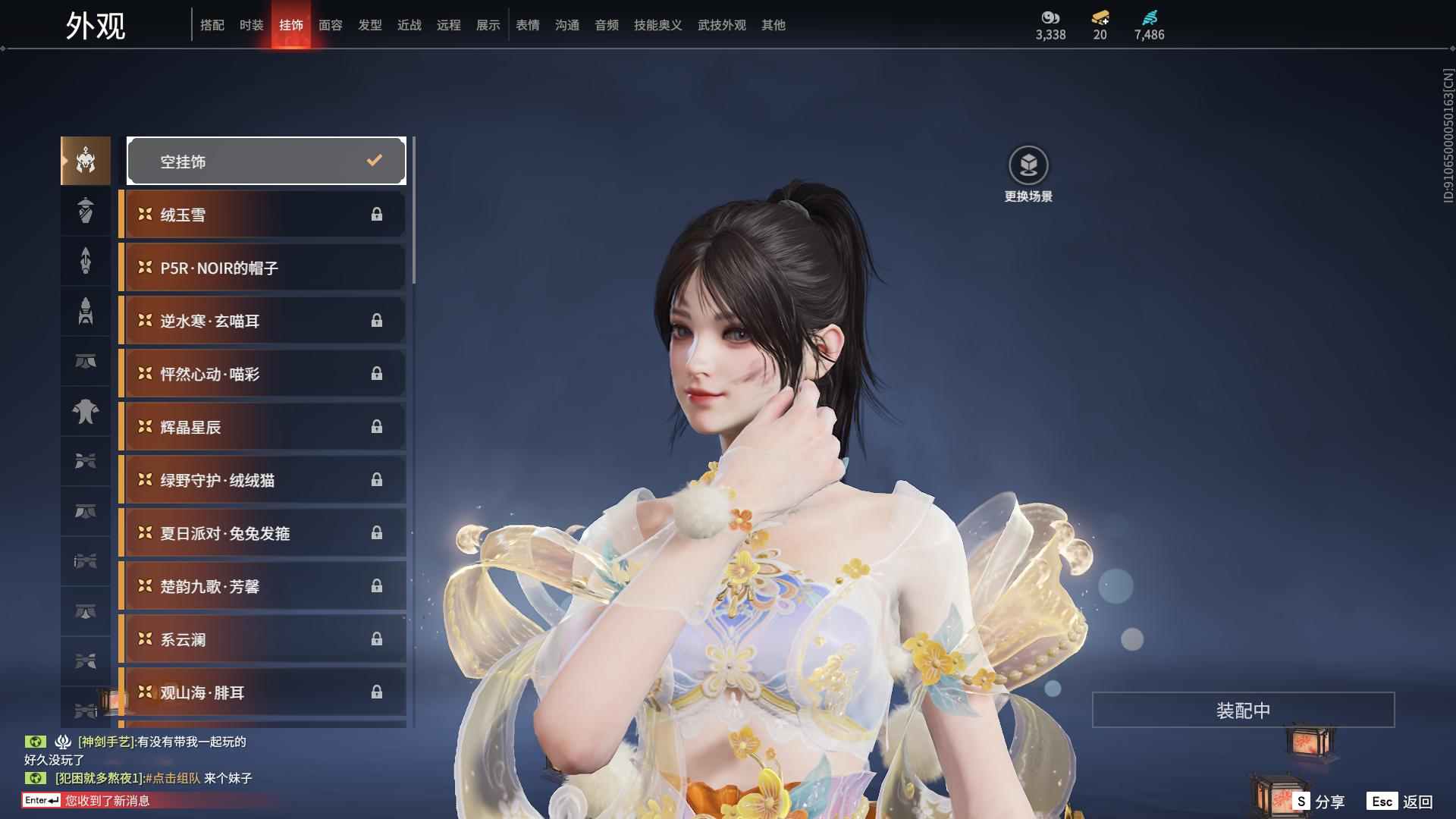Select the 逆水寒·玄喵耳 list entry
Screen dimensions: 1456x819
pyautogui.click(x=262, y=320)
